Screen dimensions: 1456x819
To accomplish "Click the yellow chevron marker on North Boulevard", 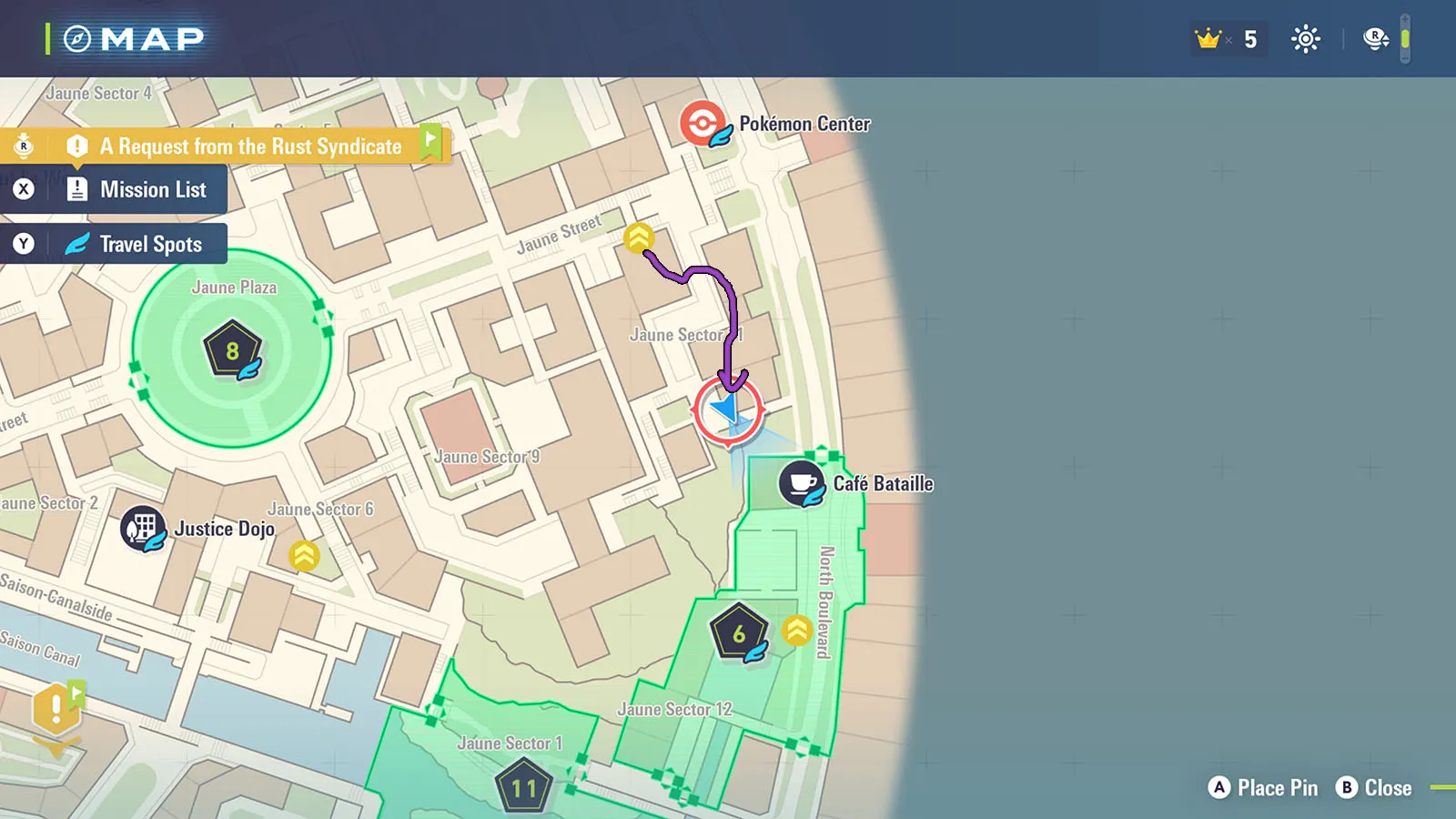I will [x=797, y=630].
